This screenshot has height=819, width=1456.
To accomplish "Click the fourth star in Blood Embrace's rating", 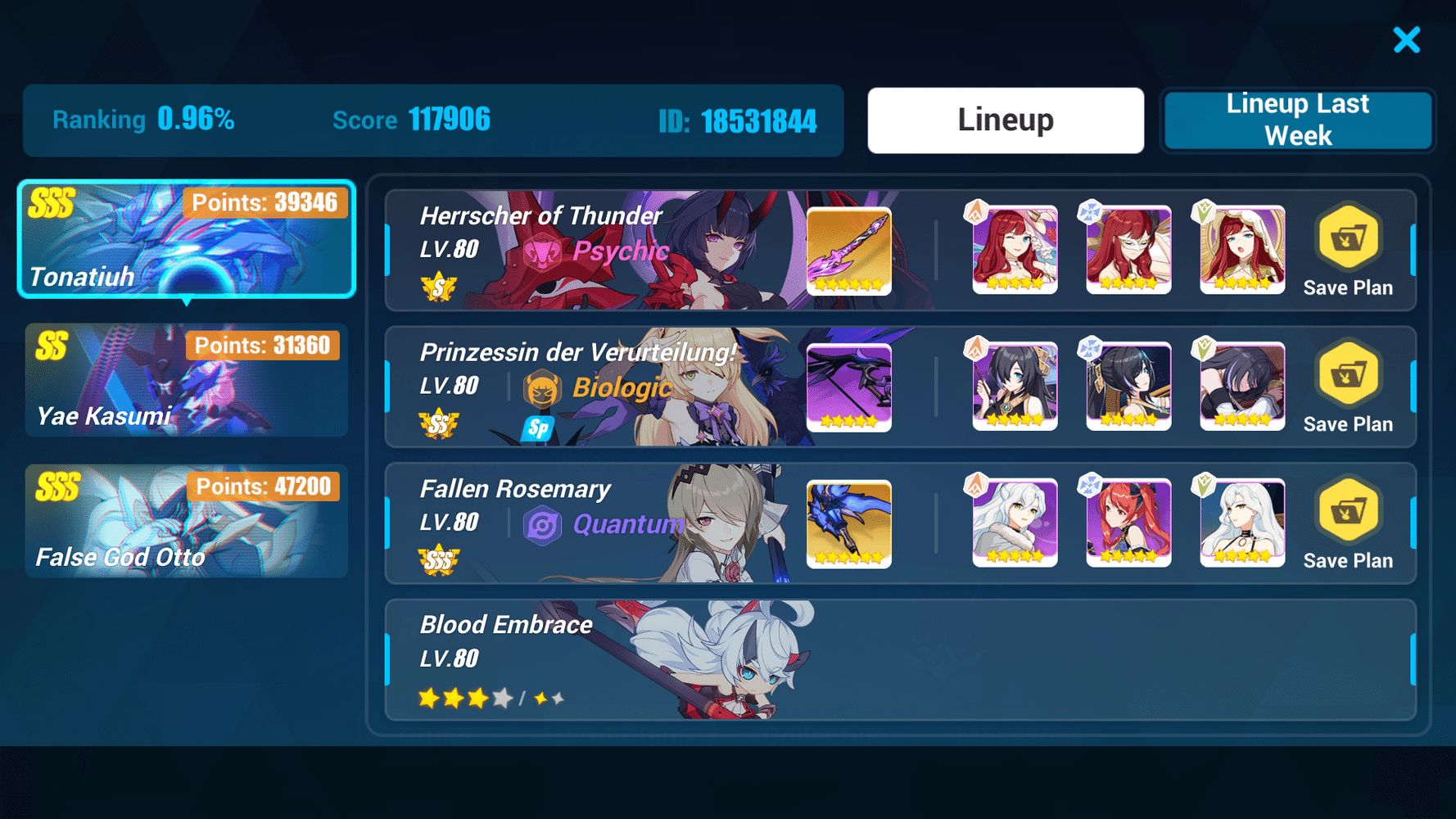I will click(x=502, y=699).
